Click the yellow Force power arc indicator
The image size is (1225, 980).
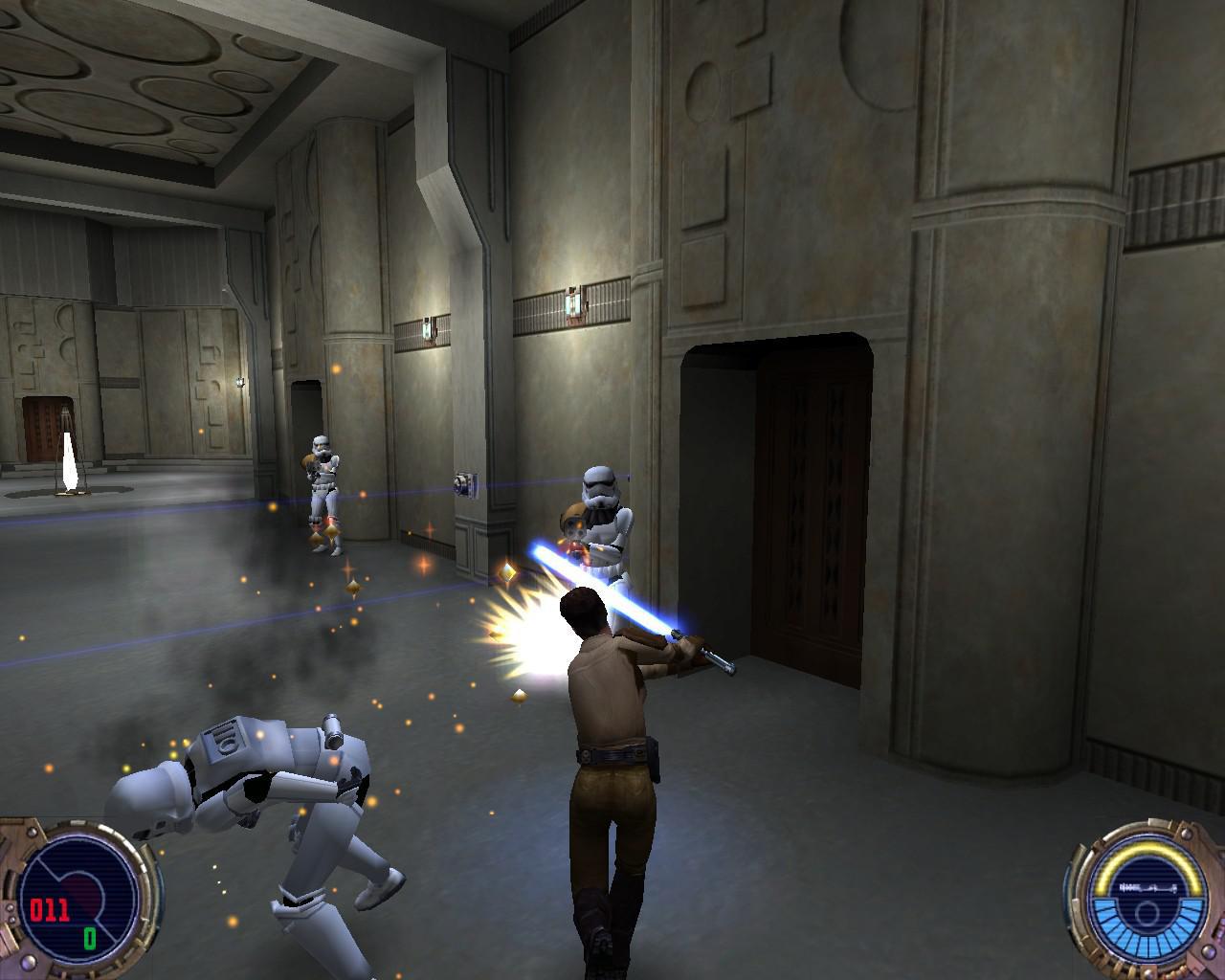[x=1148, y=850]
